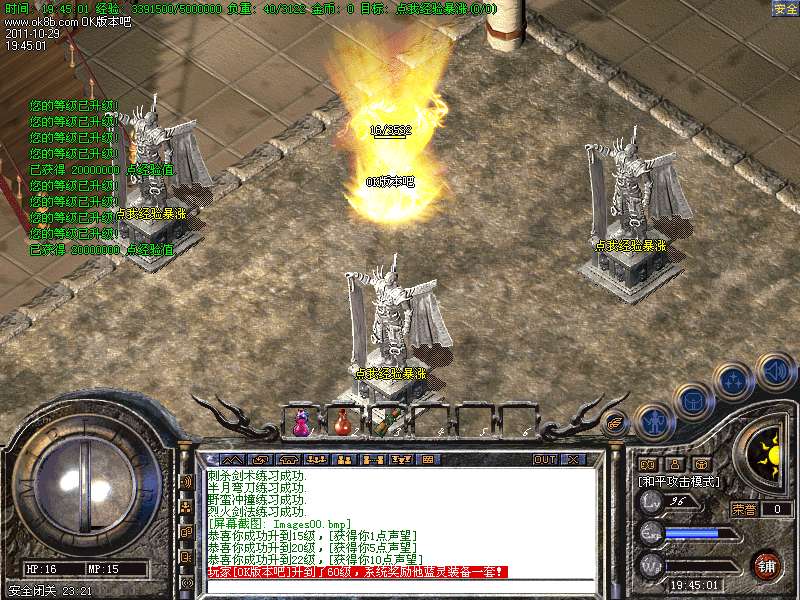Click the chat input field under messages
This screenshot has height=600, width=800.
(400, 585)
